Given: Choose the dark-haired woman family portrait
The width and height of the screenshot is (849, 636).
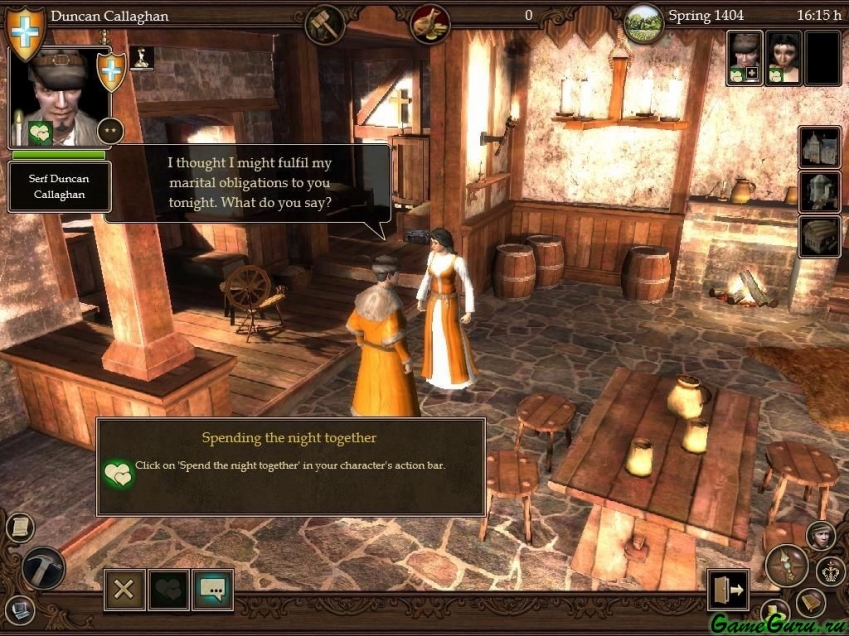Looking at the screenshot, I should (x=783, y=56).
